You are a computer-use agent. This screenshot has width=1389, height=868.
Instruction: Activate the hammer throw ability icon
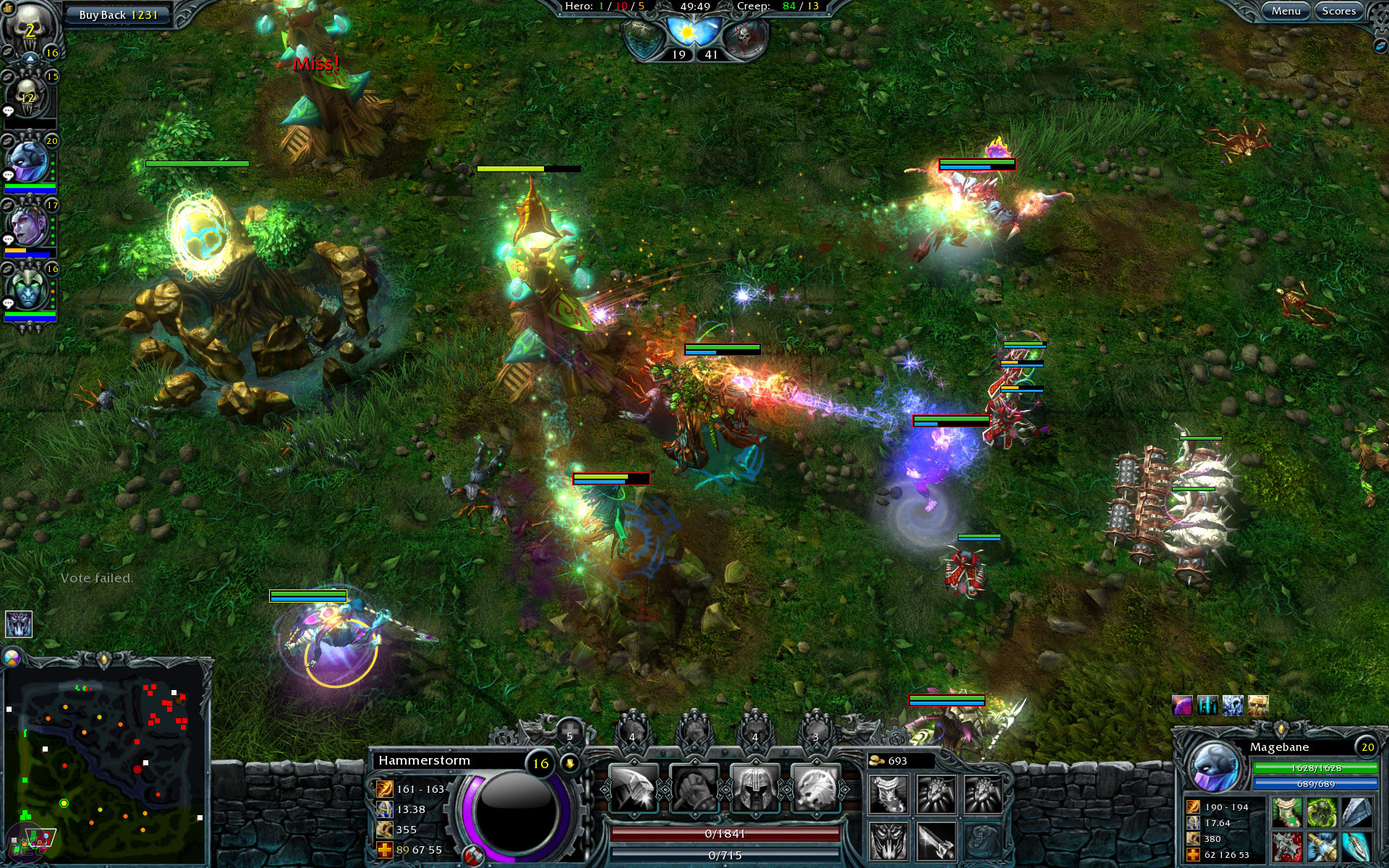click(633, 790)
